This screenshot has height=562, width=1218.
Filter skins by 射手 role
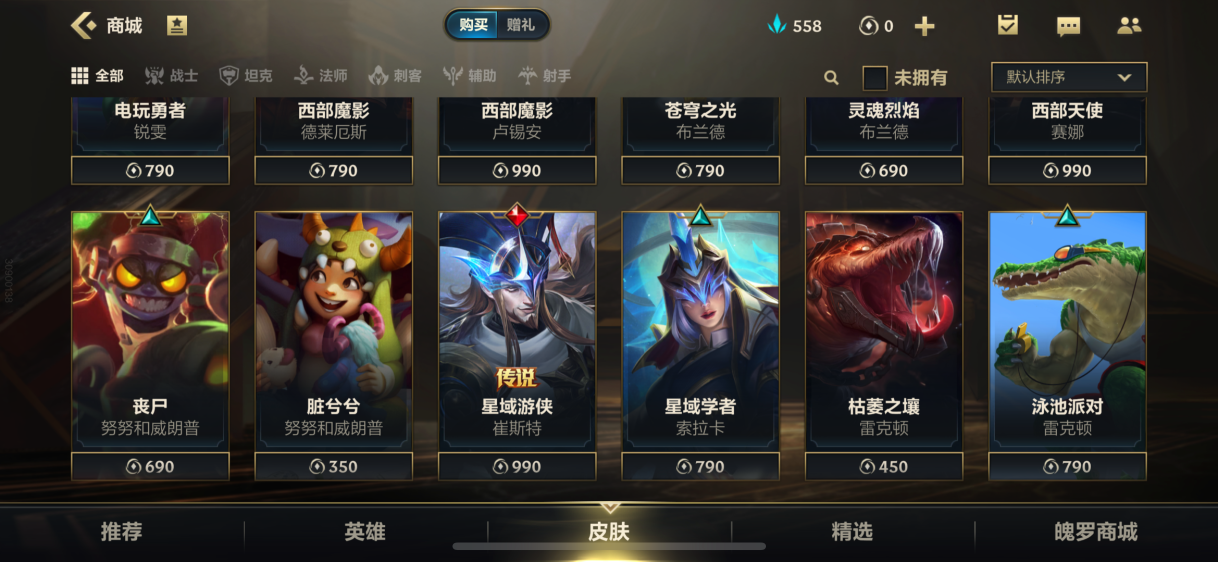[x=545, y=76]
